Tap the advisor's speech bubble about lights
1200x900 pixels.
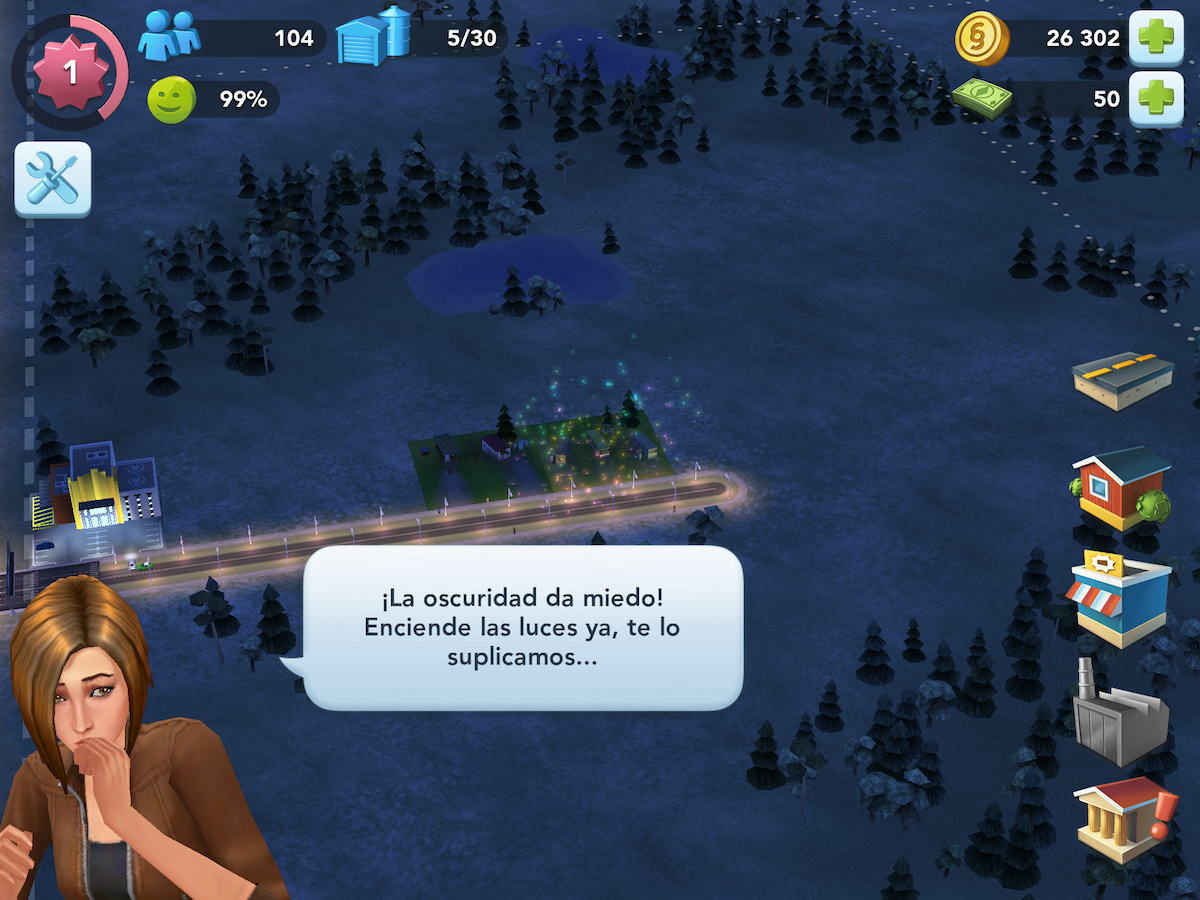tap(523, 628)
